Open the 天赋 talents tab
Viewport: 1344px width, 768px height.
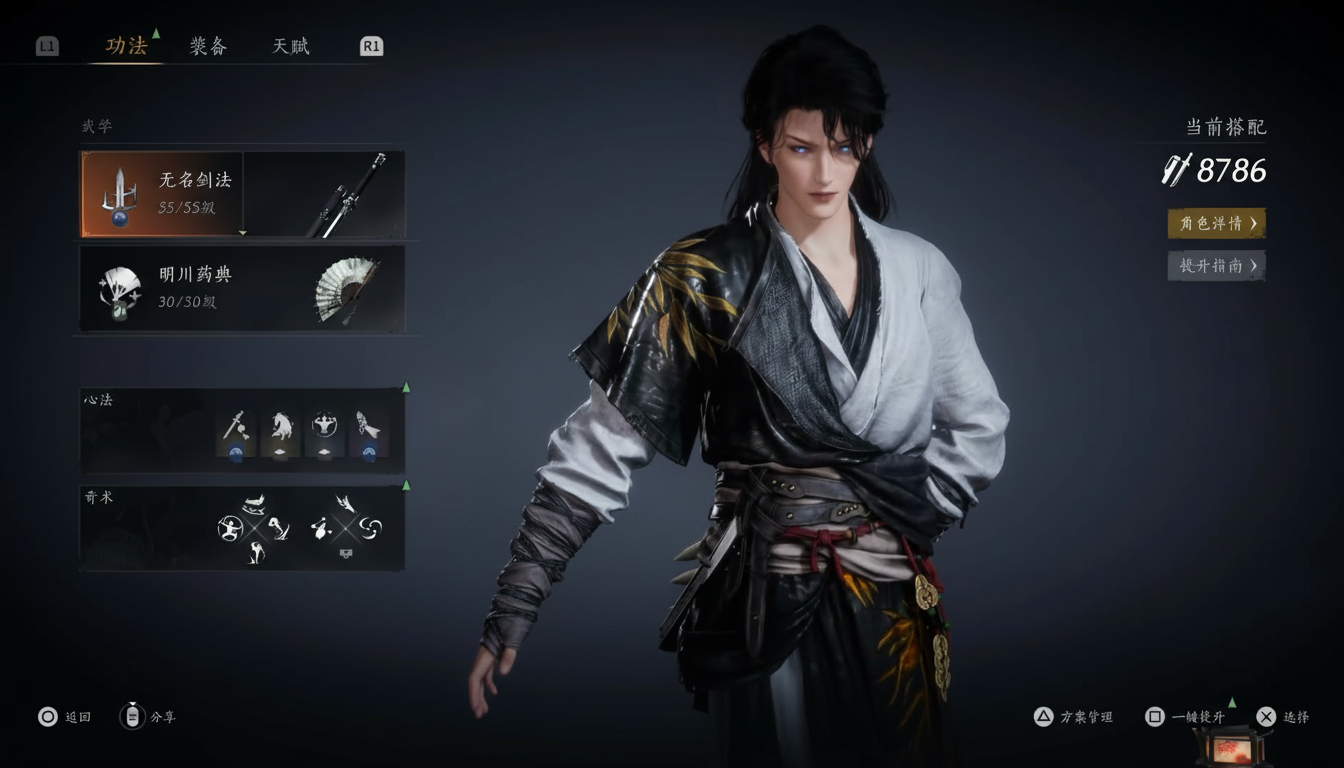[291, 46]
